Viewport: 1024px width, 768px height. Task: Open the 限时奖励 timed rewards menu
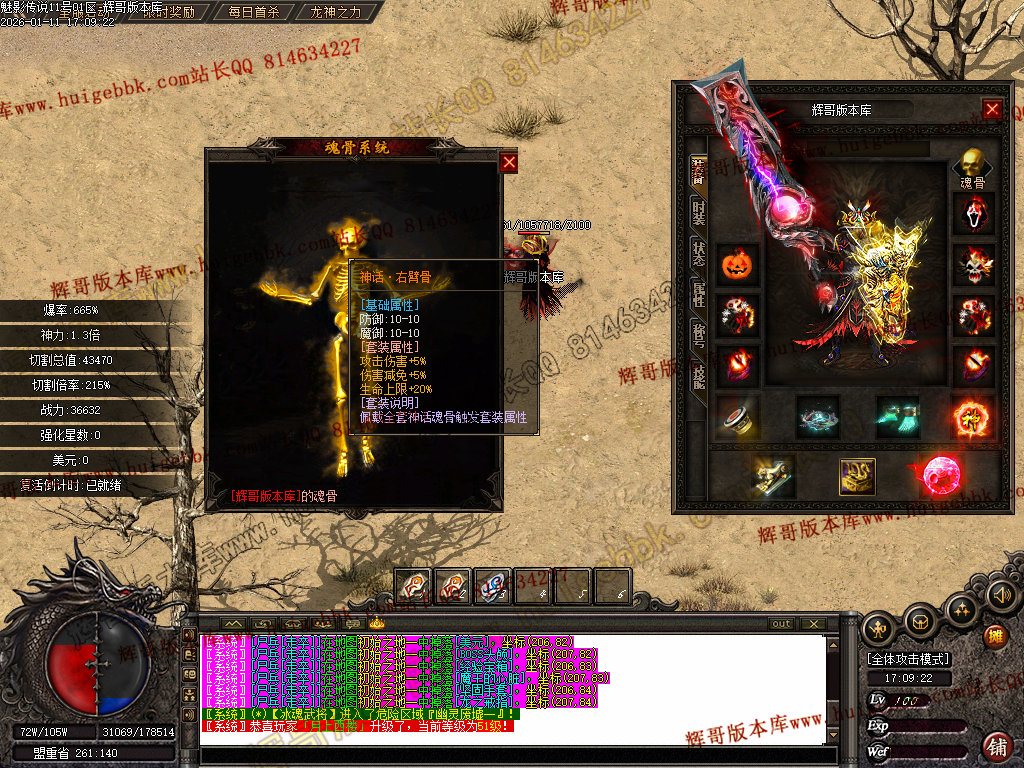tap(169, 13)
